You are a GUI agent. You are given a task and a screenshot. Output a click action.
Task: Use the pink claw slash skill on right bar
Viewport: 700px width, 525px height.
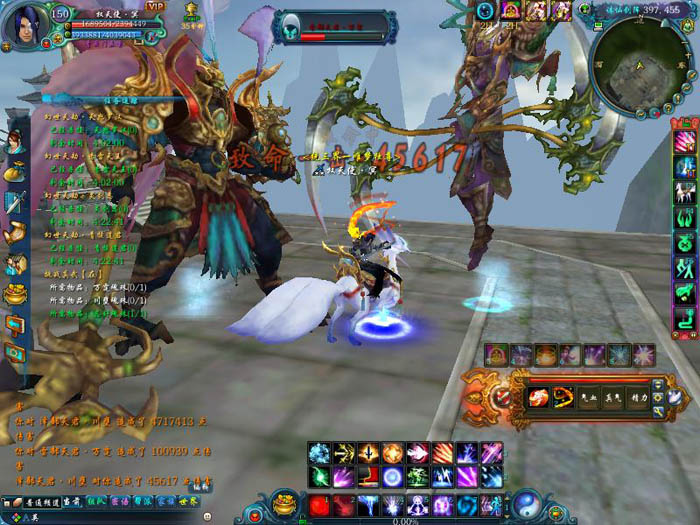point(685,142)
